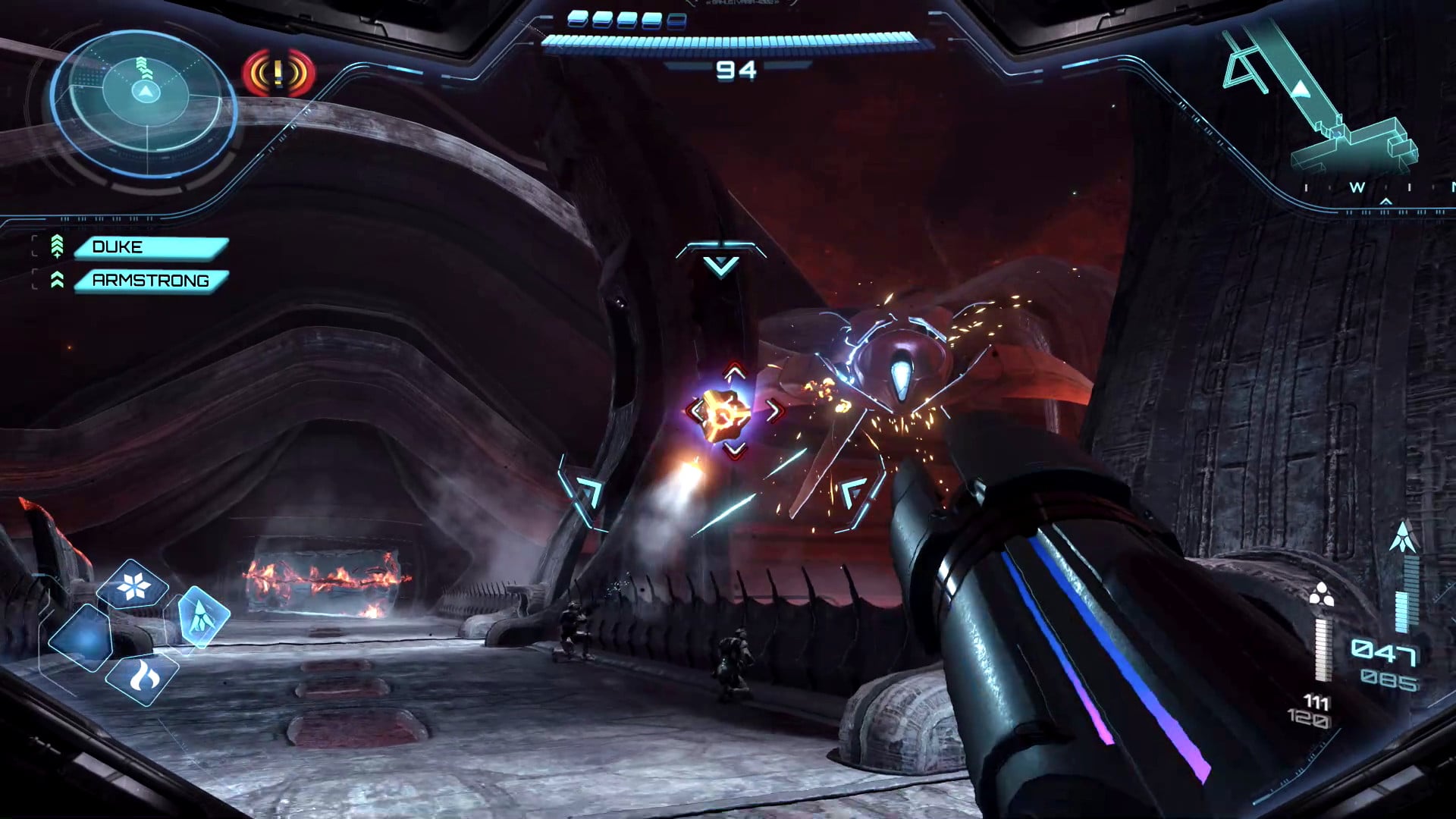Activate the snowflake ice shot
This screenshot has height=819, width=1456.
[133, 586]
